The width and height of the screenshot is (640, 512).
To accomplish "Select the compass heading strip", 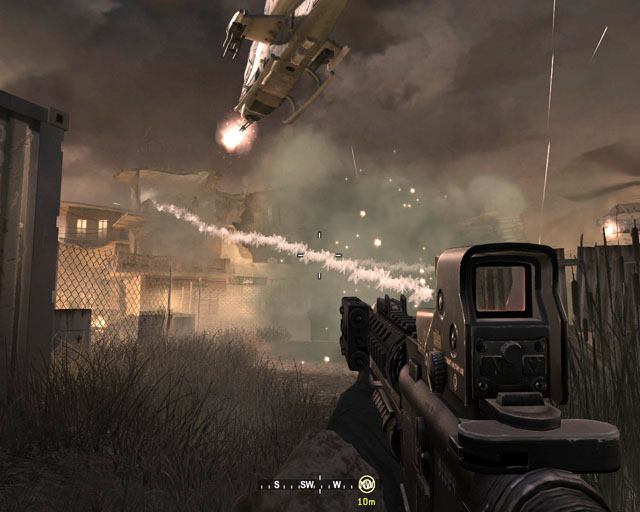I will click(x=310, y=485).
